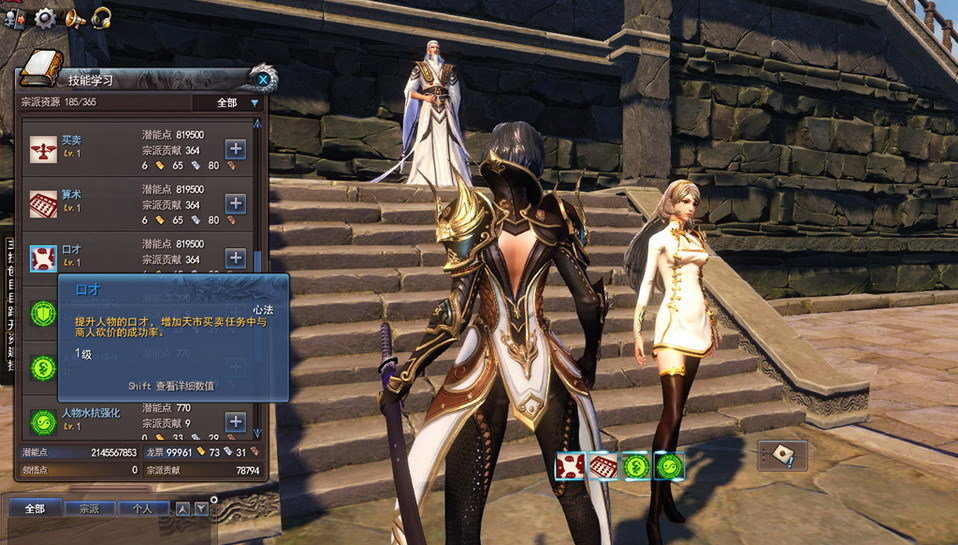The width and height of the screenshot is (958, 545).
Task: Select the abacus icon on the hotbar
Action: click(603, 466)
